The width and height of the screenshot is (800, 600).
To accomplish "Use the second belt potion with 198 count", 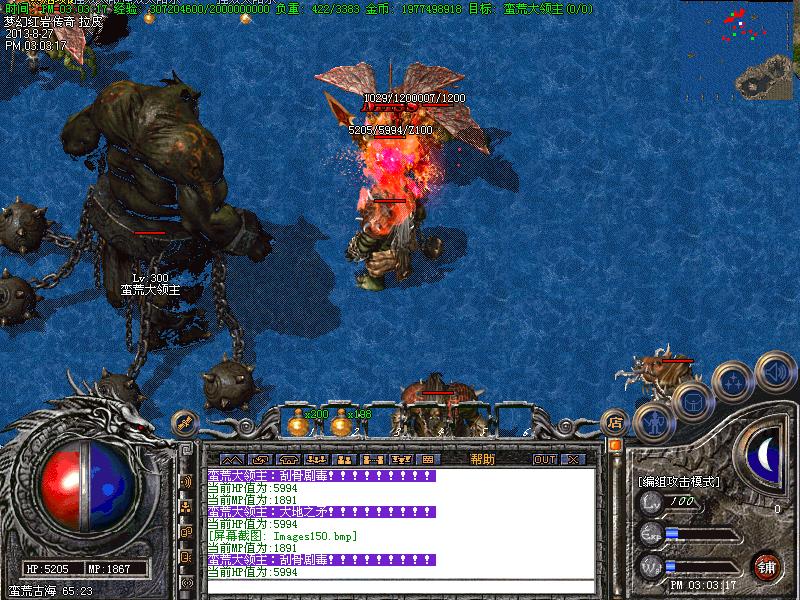I will pyautogui.click(x=341, y=424).
